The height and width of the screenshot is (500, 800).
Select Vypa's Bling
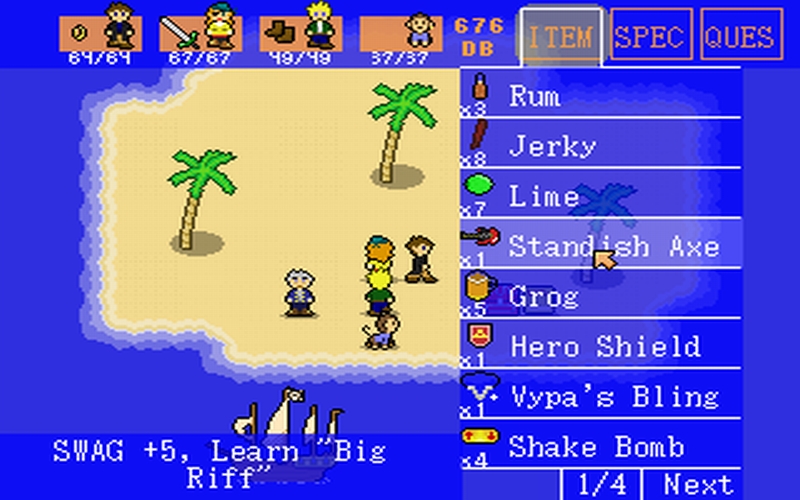(601, 396)
